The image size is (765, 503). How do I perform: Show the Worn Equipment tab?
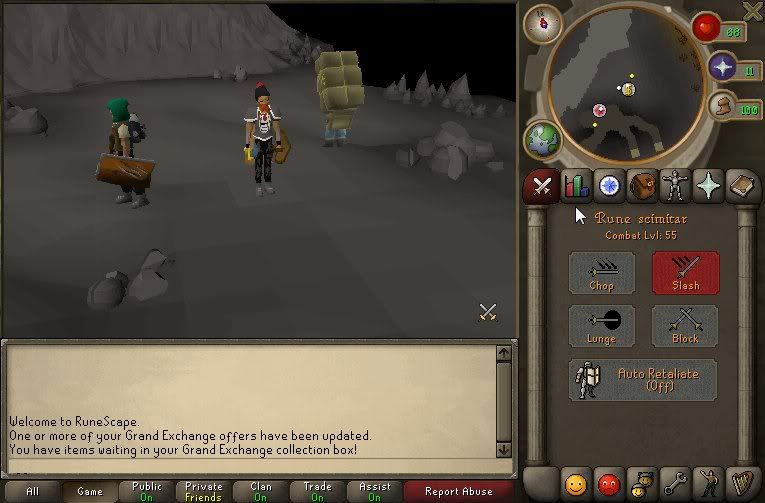click(x=675, y=186)
